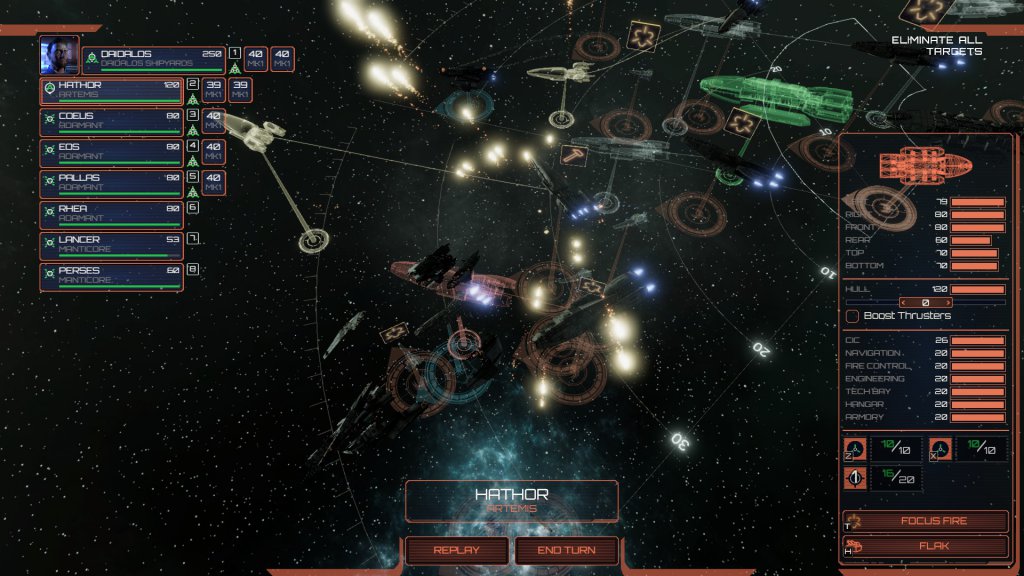Open the Hathor name banner
Screen dimensions: 1024x576
(511, 500)
